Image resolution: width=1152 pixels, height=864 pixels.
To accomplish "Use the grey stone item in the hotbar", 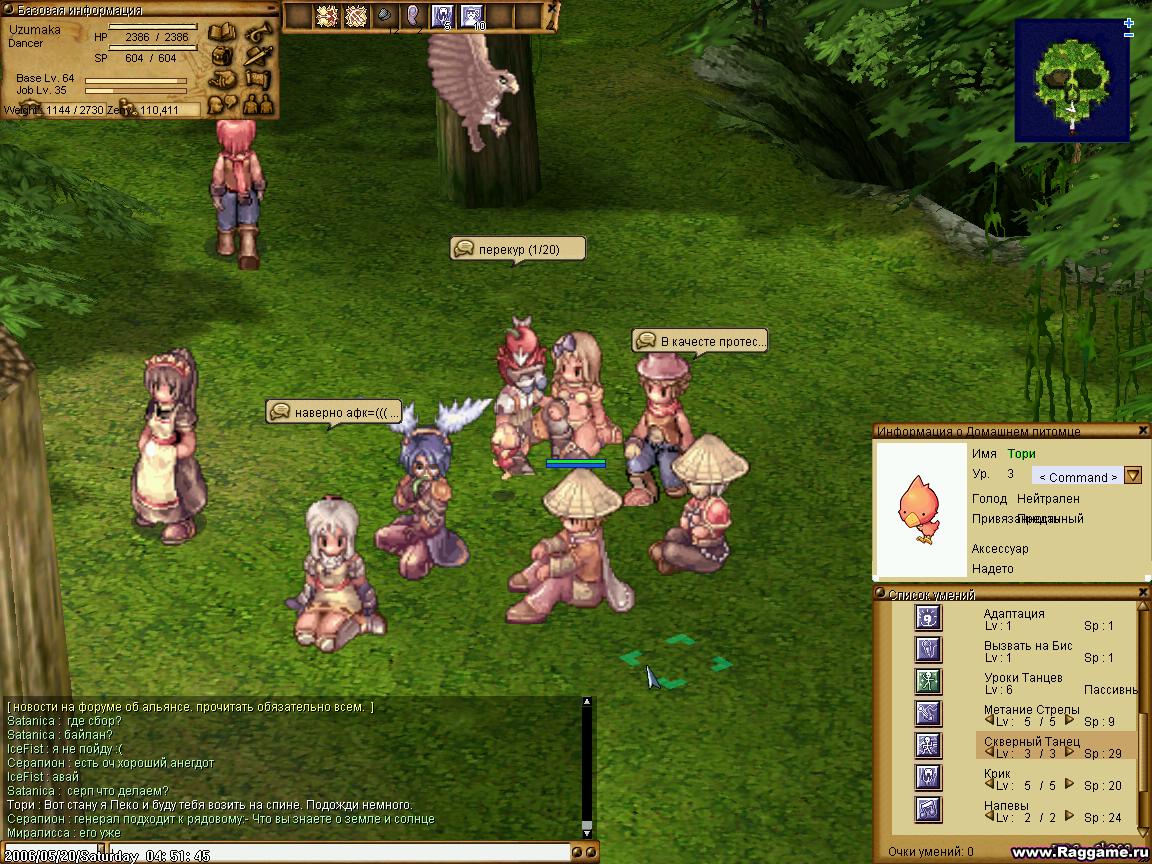I will (385, 16).
